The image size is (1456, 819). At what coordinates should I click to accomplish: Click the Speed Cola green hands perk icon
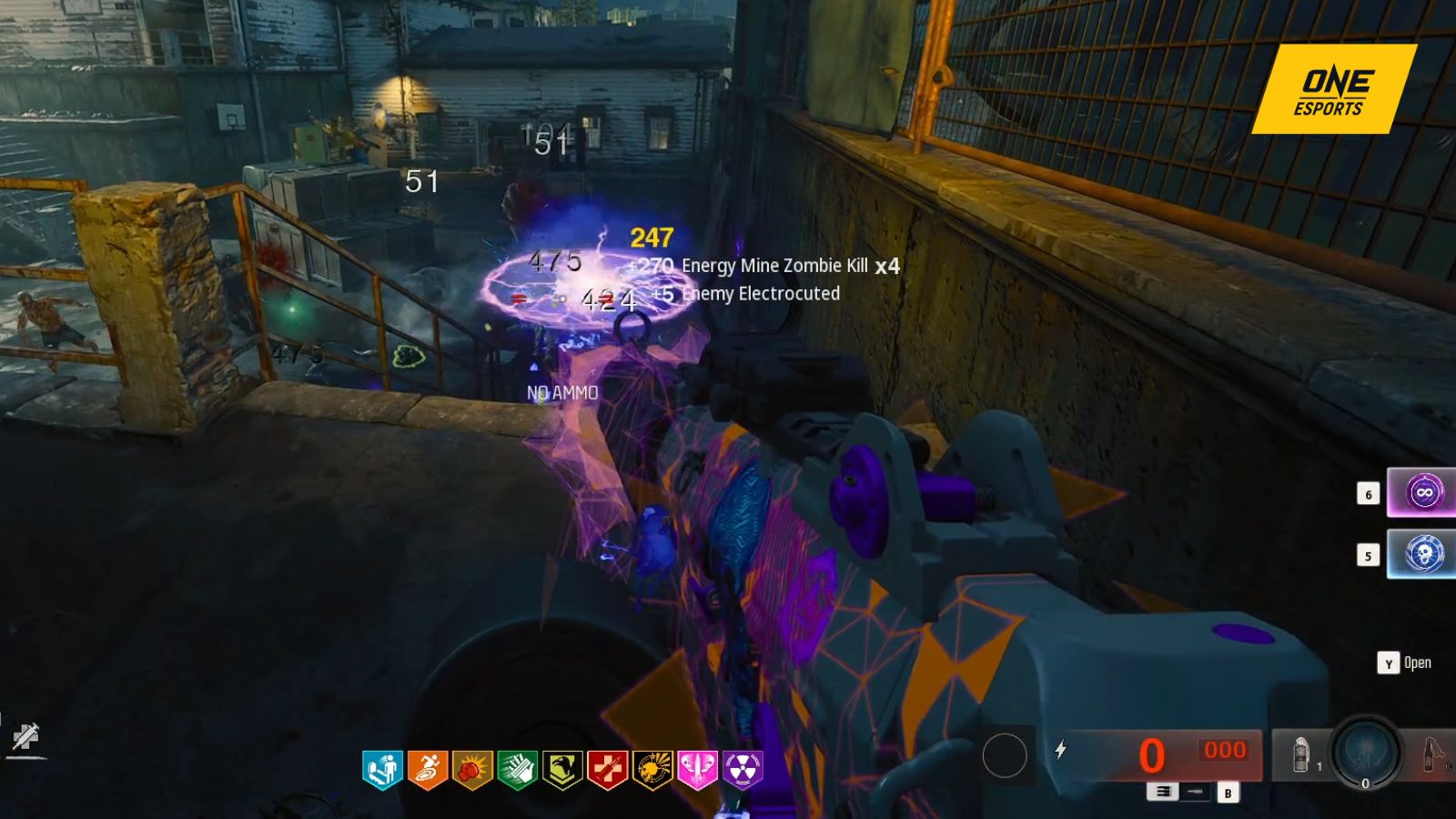click(515, 769)
